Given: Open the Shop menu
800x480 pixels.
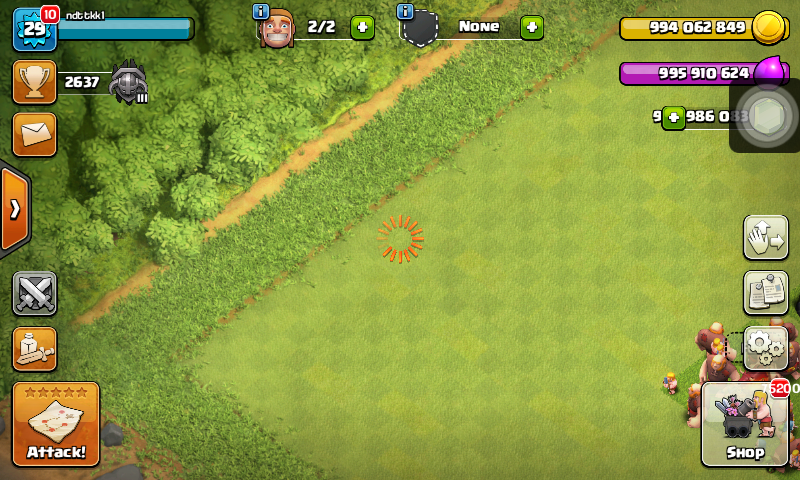Looking at the screenshot, I should click(744, 424).
